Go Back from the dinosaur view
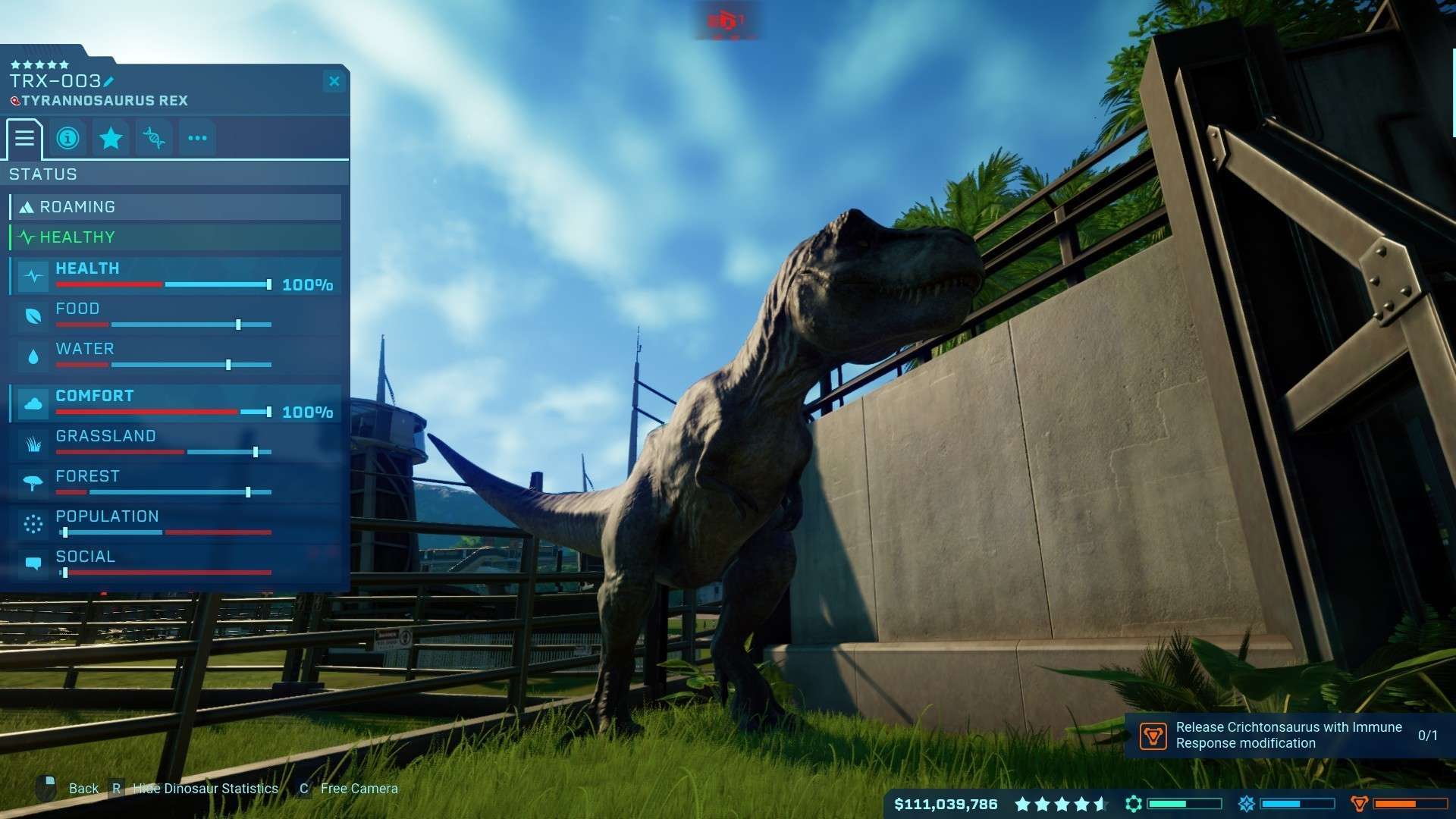The width and height of the screenshot is (1456, 819). 83,789
